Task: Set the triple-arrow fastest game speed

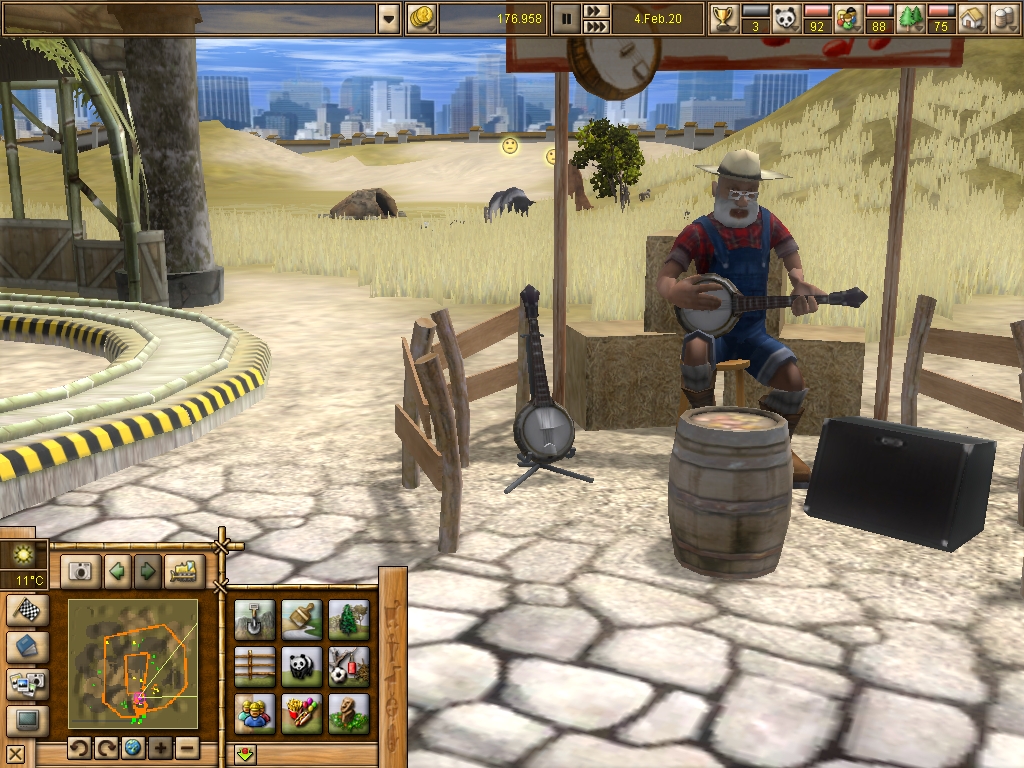Action: pyautogui.click(x=596, y=26)
